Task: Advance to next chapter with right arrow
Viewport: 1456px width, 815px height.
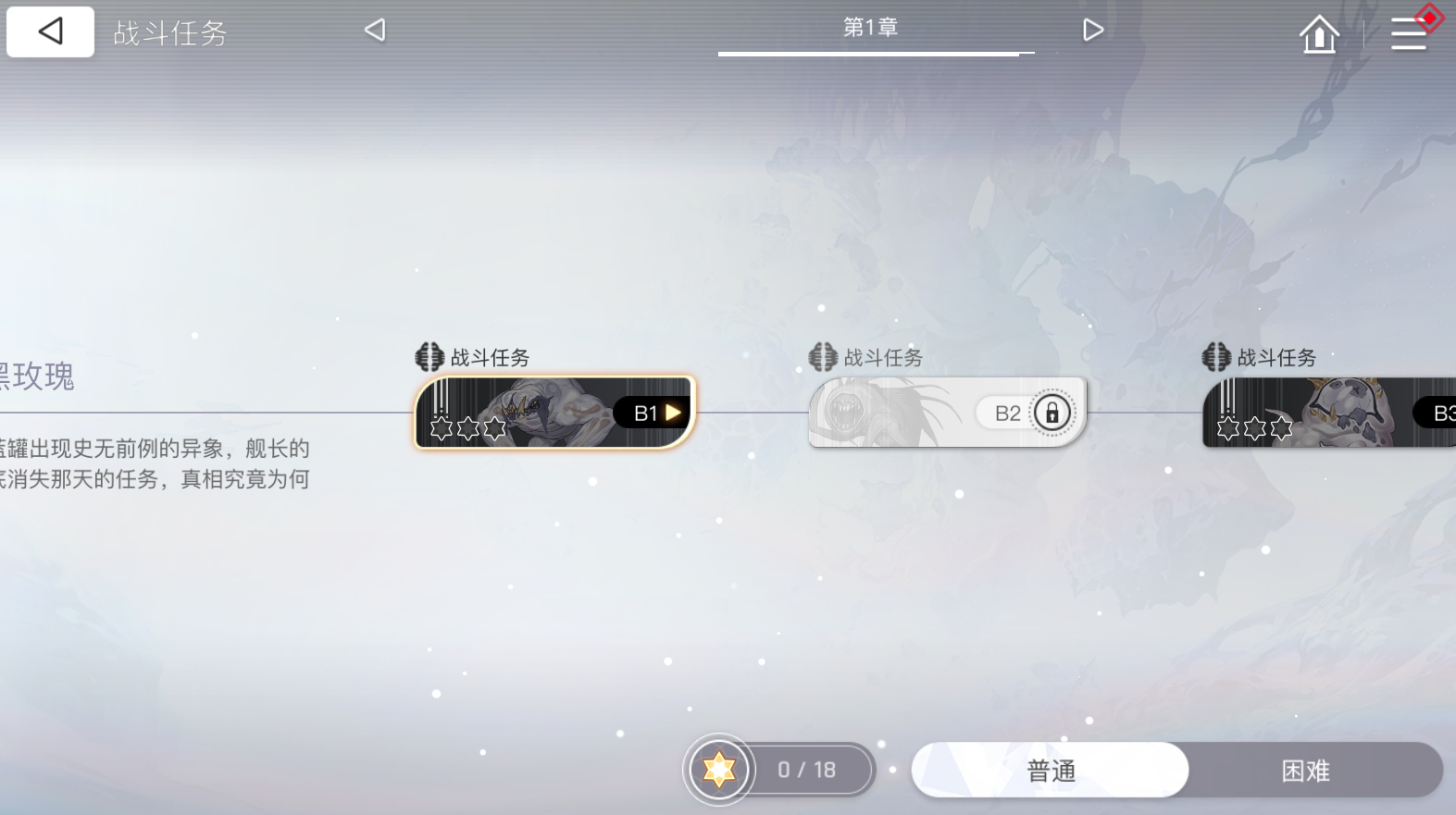Action: point(1093,29)
